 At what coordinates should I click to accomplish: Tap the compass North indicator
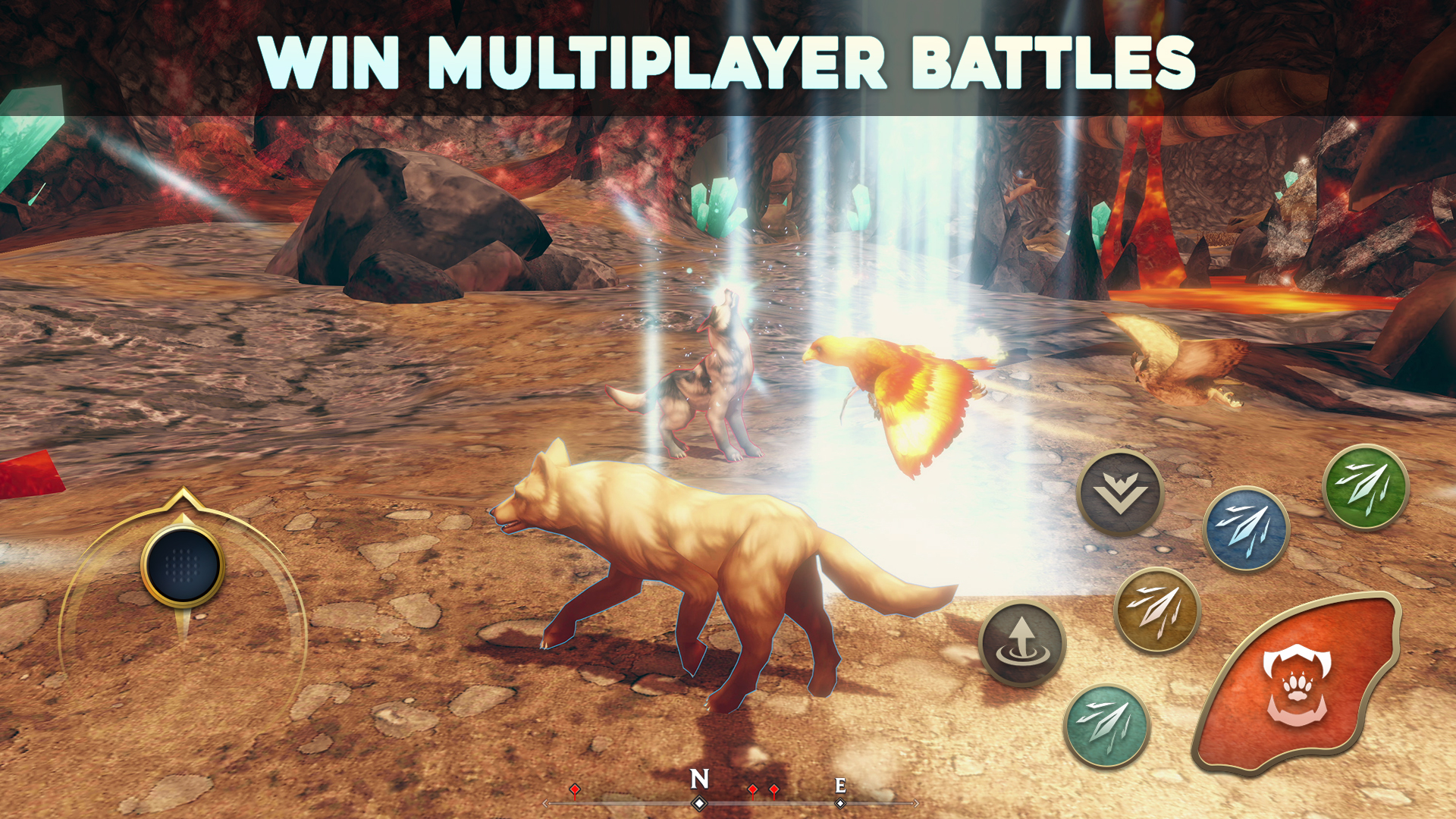698,779
